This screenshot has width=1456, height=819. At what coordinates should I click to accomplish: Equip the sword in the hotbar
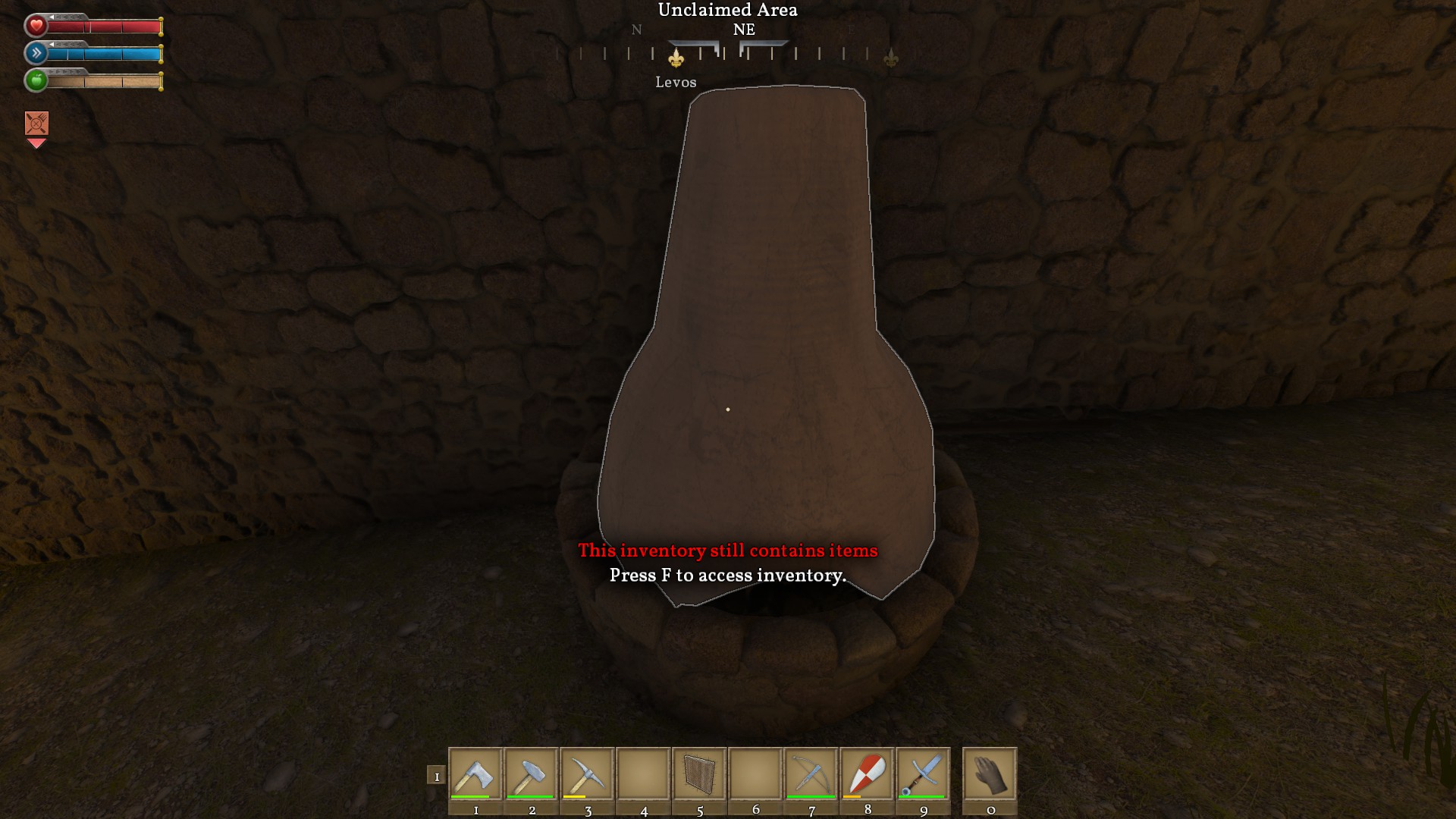point(924,773)
